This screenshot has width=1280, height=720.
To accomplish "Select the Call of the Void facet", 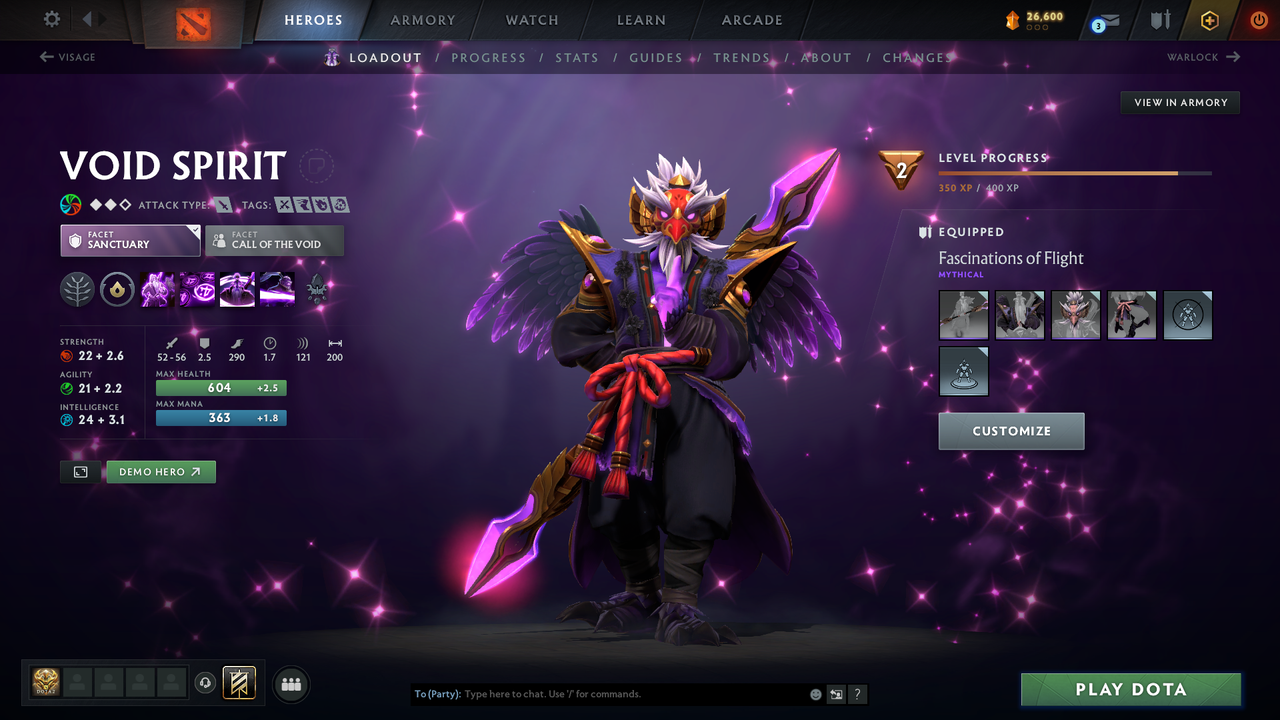I will click(x=274, y=240).
